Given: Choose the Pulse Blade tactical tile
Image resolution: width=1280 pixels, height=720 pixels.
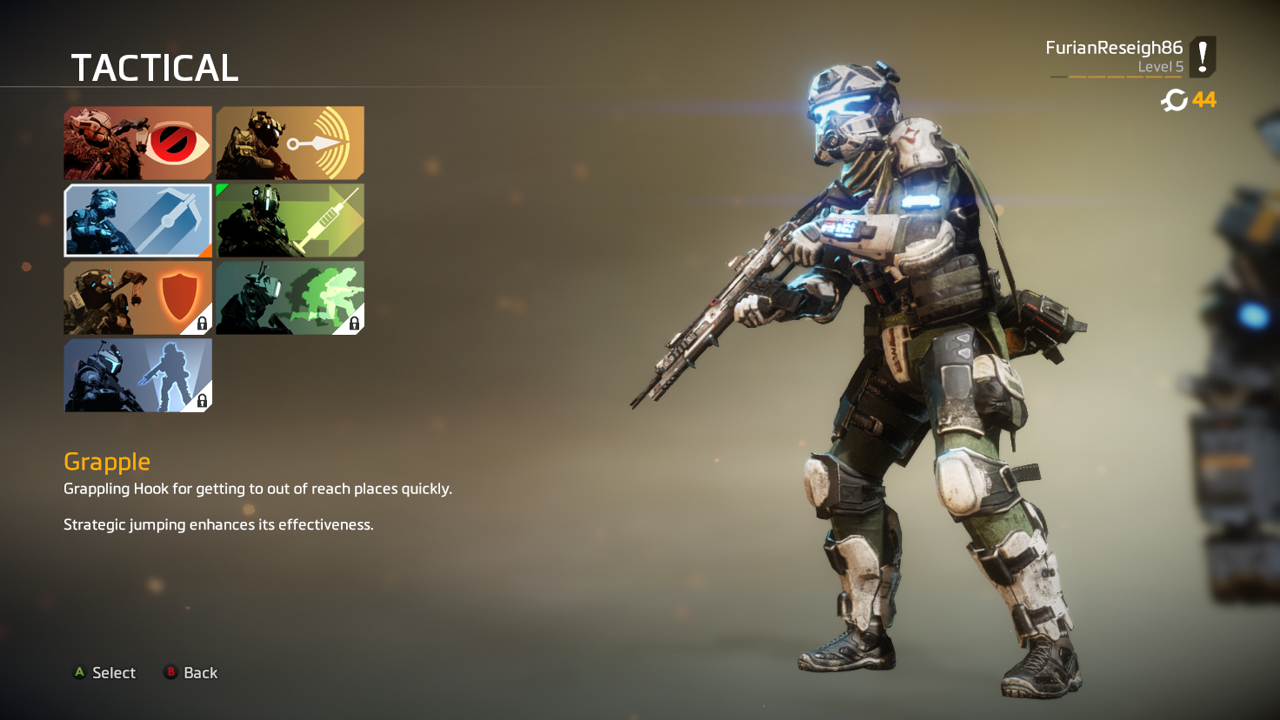Looking at the screenshot, I should point(290,143).
